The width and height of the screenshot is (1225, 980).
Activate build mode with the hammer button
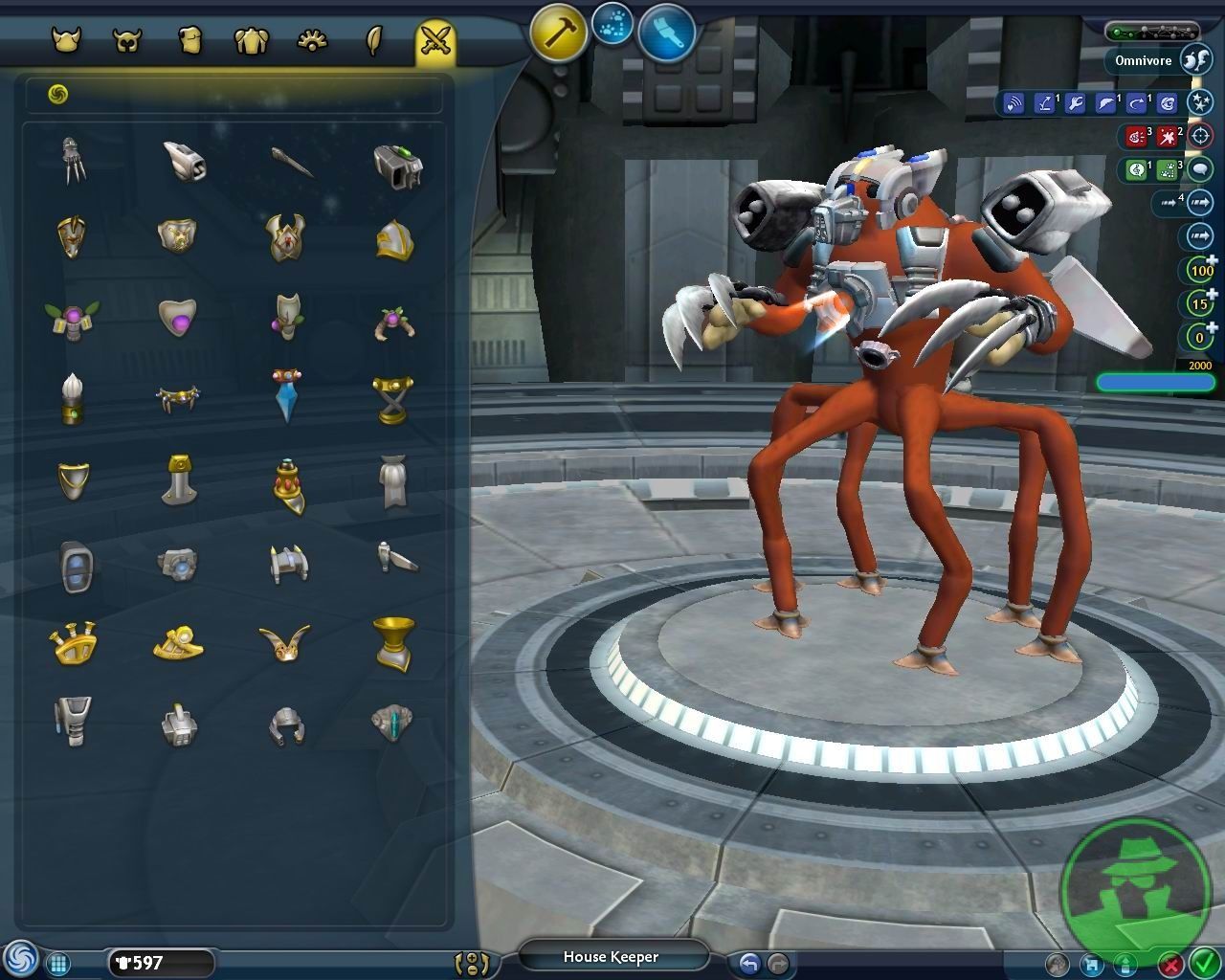point(559,32)
